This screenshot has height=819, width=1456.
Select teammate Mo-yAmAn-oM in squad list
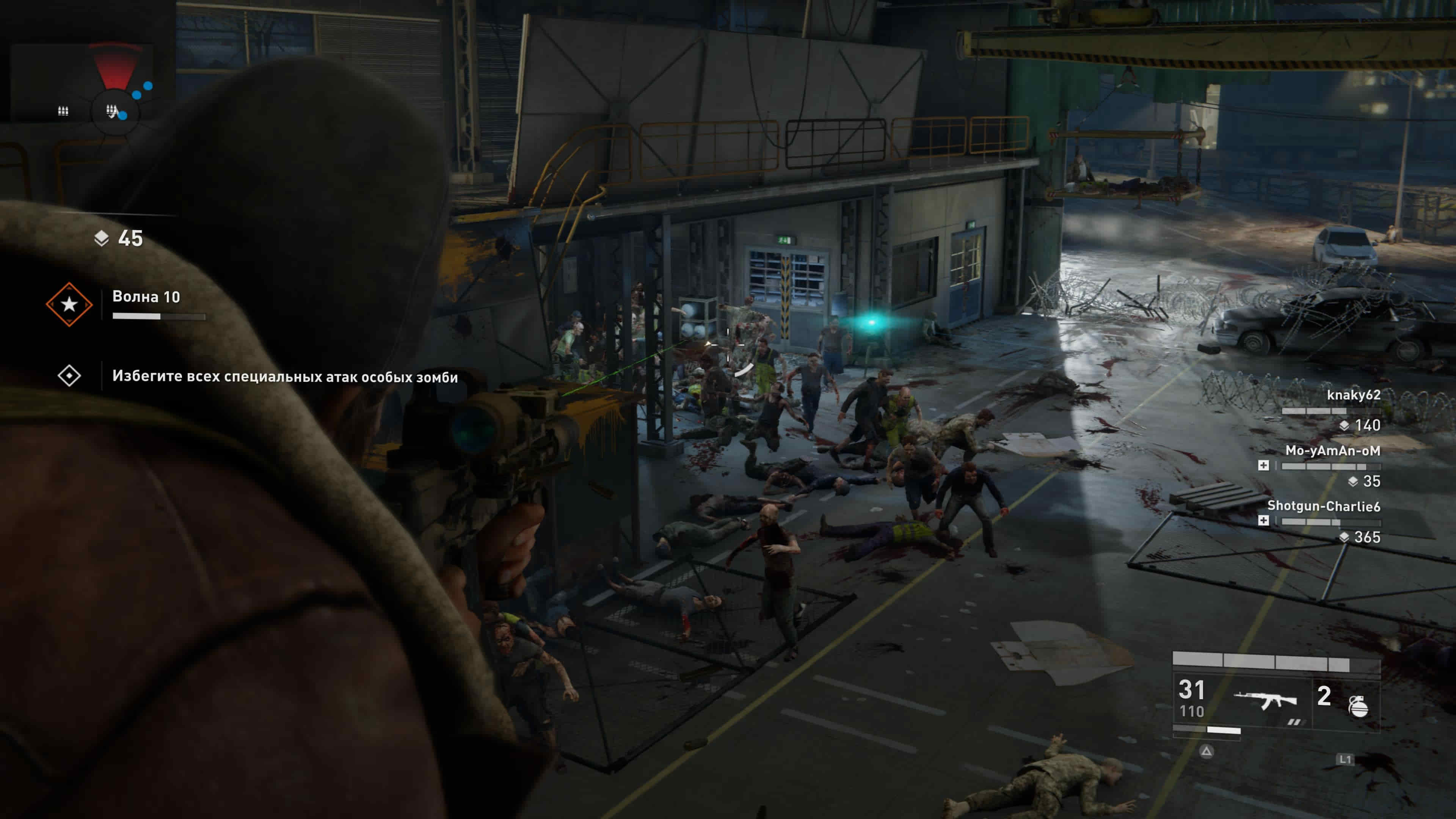click(x=1332, y=451)
